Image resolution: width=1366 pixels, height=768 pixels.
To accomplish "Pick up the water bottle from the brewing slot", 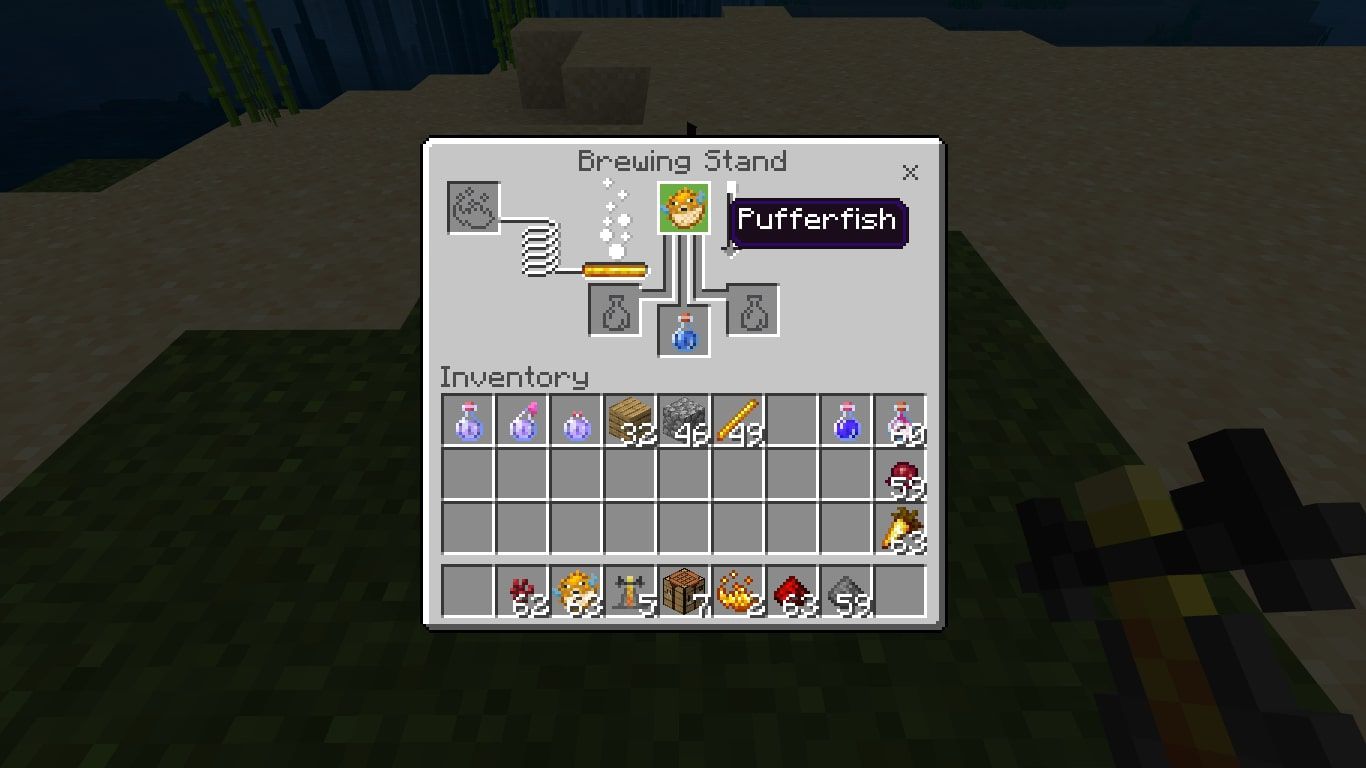I will [681, 331].
